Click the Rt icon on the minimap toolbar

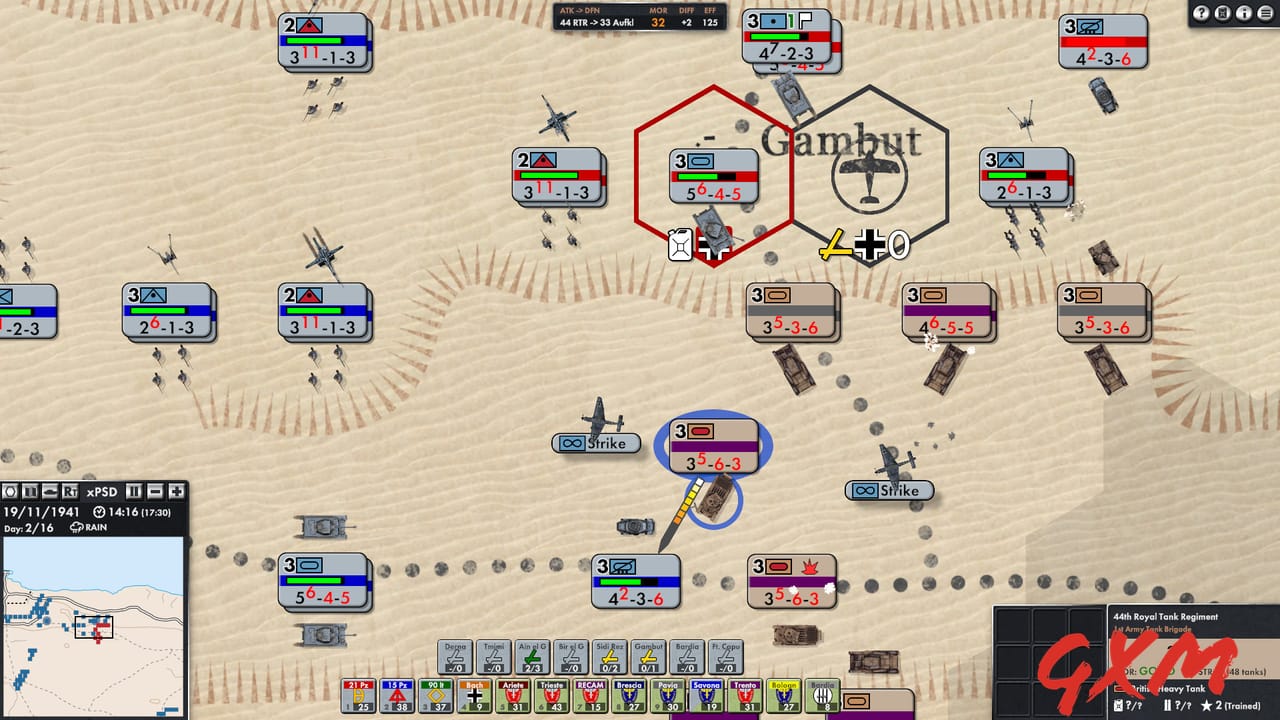pos(70,492)
